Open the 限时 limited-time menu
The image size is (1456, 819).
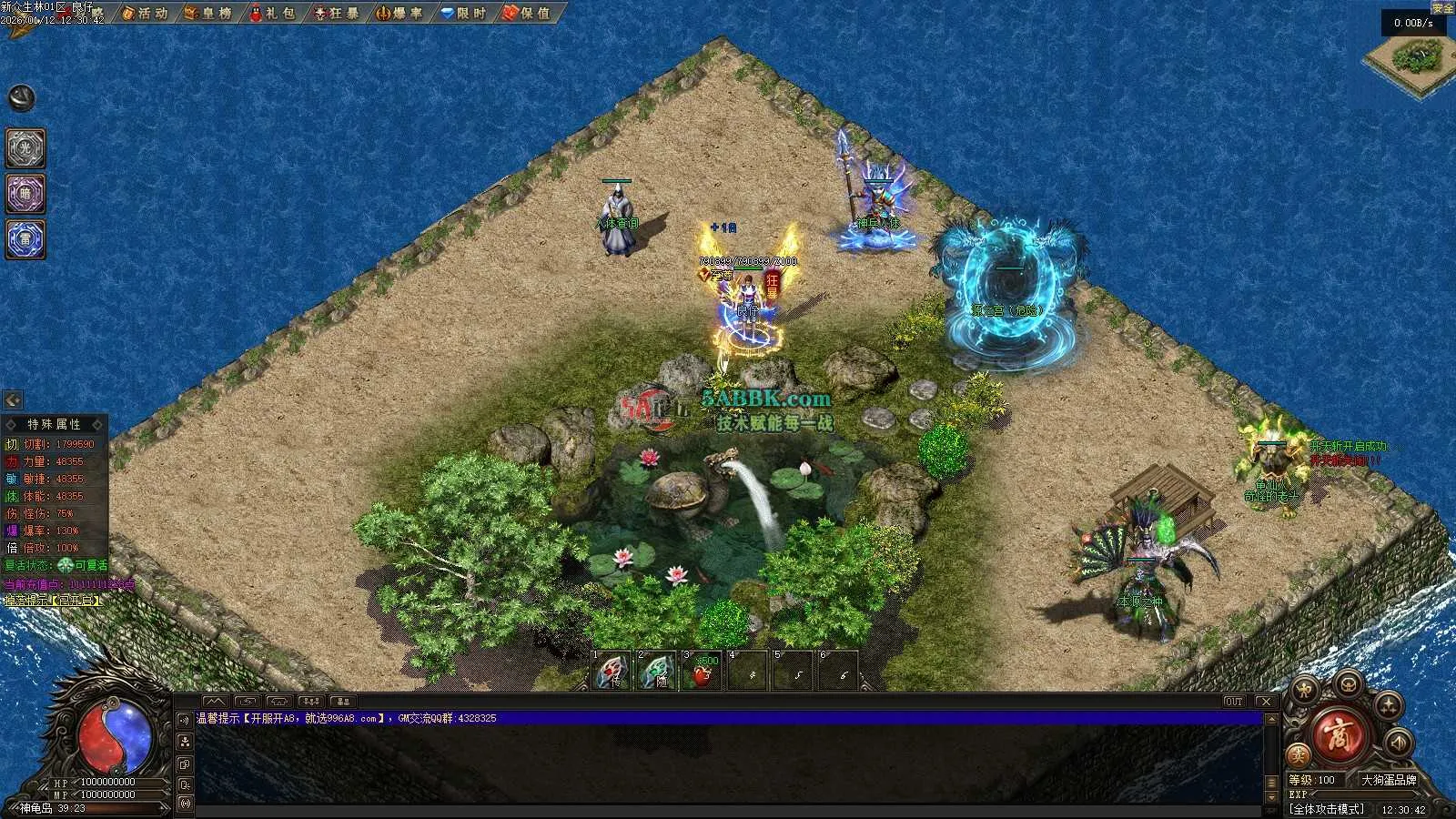[x=463, y=13]
